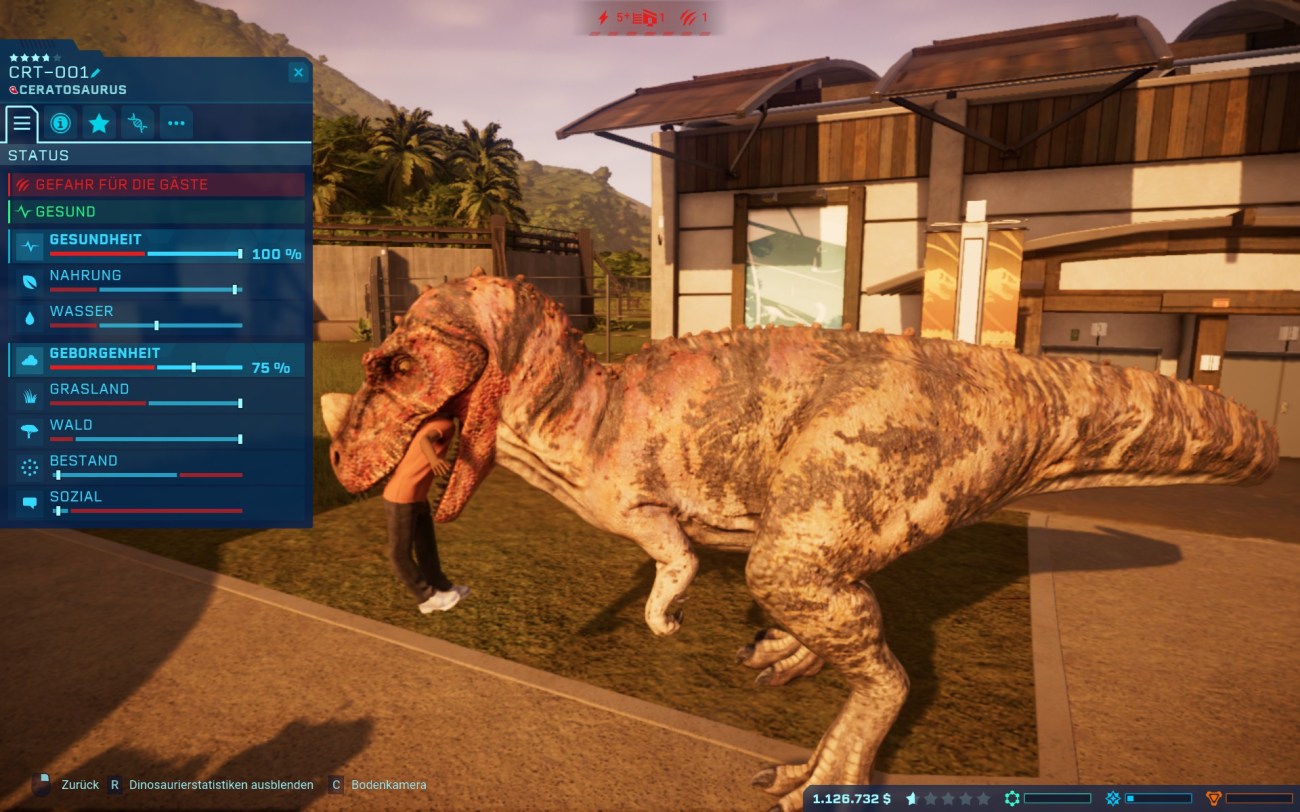This screenshot has height=812, width=1300.
Task: Select the Gefahr für die Gäste alert
Action: [x=156, y=185]
